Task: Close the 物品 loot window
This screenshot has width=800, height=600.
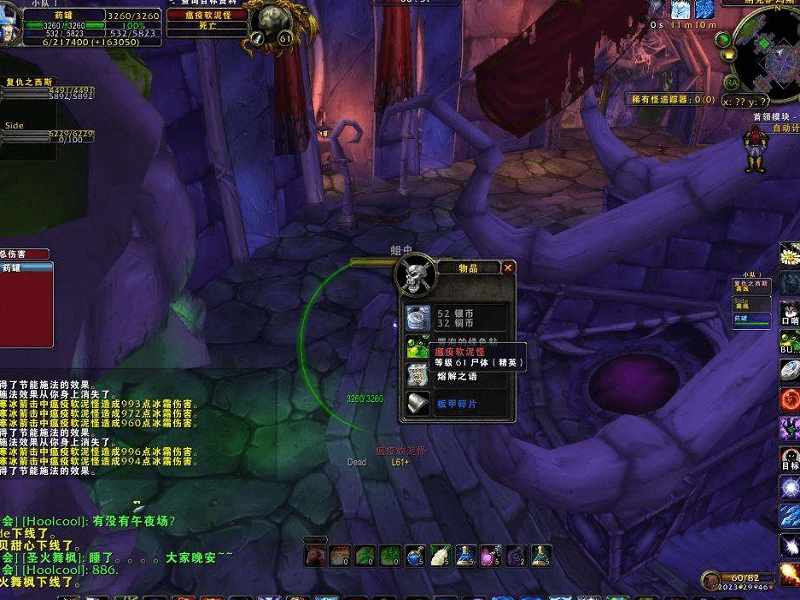Action: (x=508, y=268)
